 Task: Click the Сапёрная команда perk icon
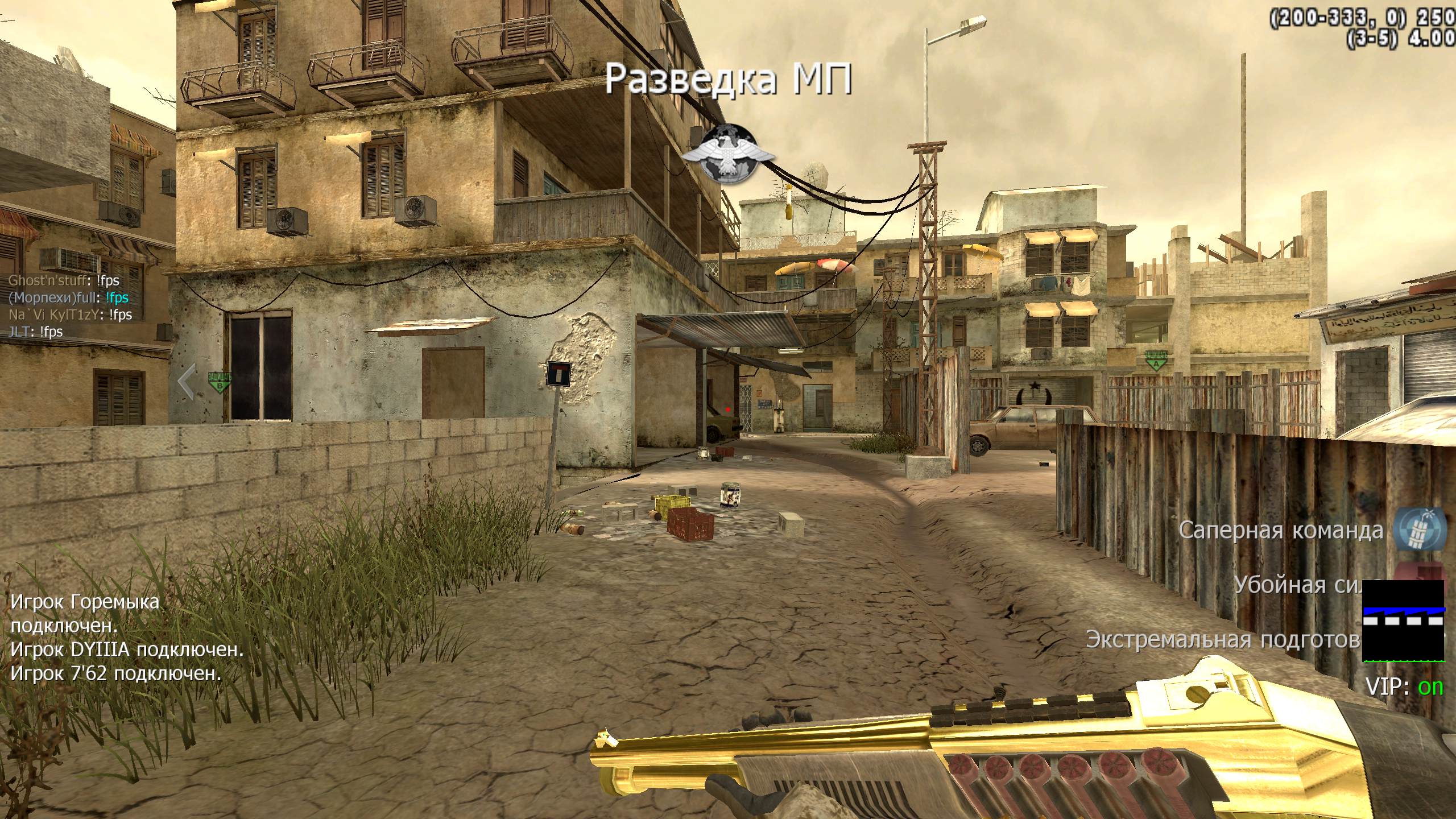pos(1419,530)
